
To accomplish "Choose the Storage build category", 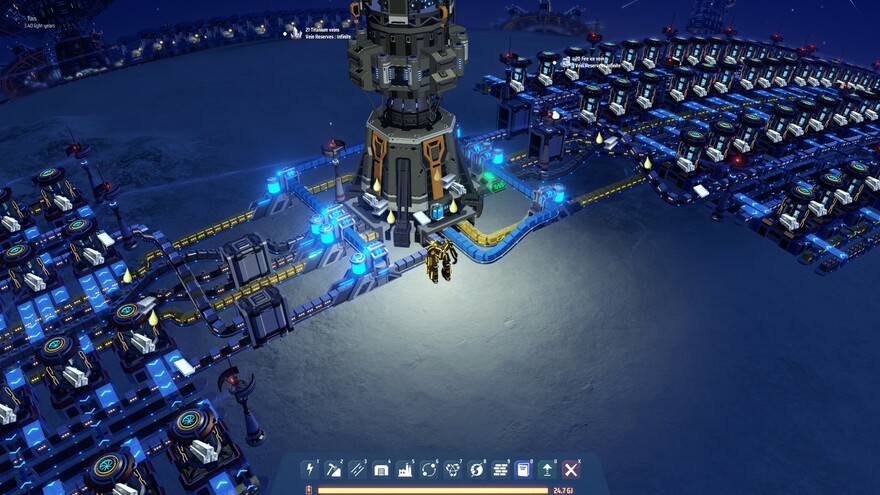I will click(381, 469).
